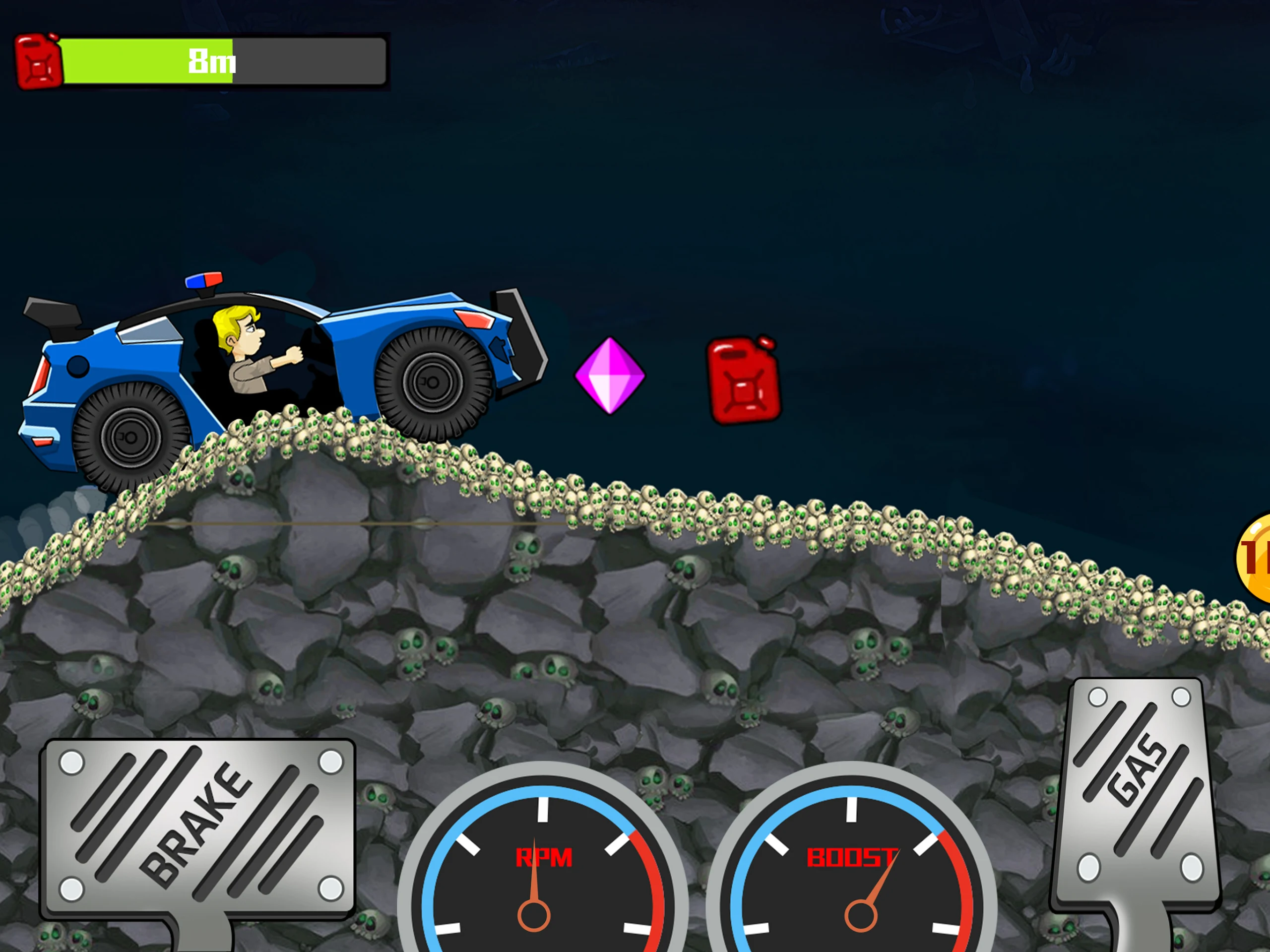Tap the BRAKE pedal
The height and width of the screenshot is (952, 1270).
[198, 827]
